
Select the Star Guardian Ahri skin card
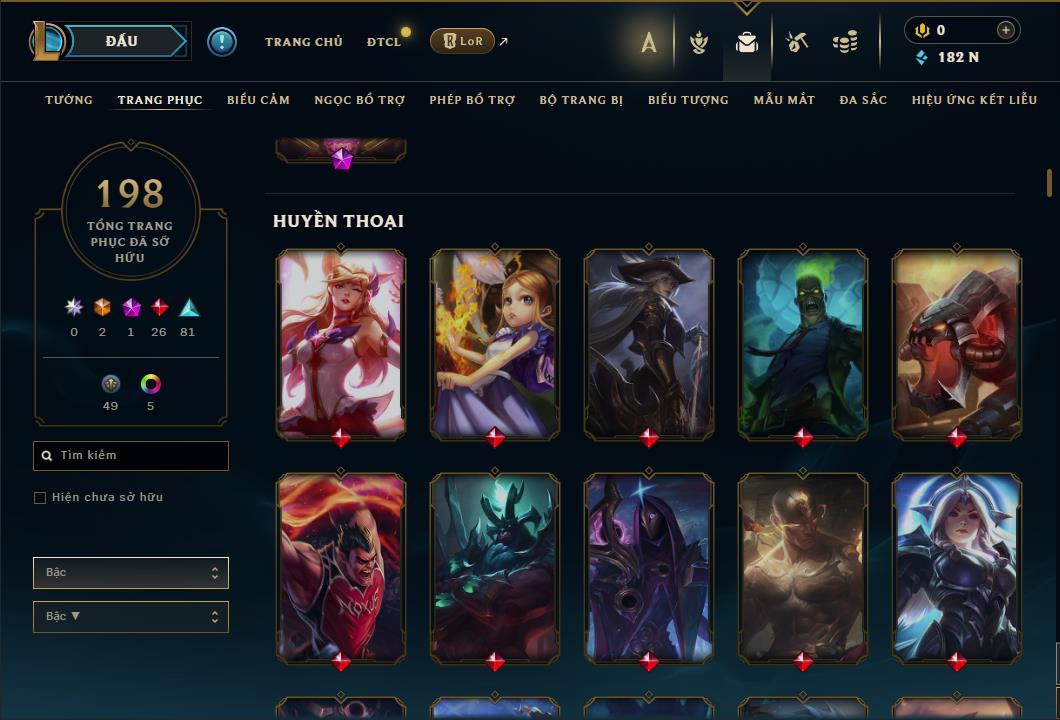[341, 342]
